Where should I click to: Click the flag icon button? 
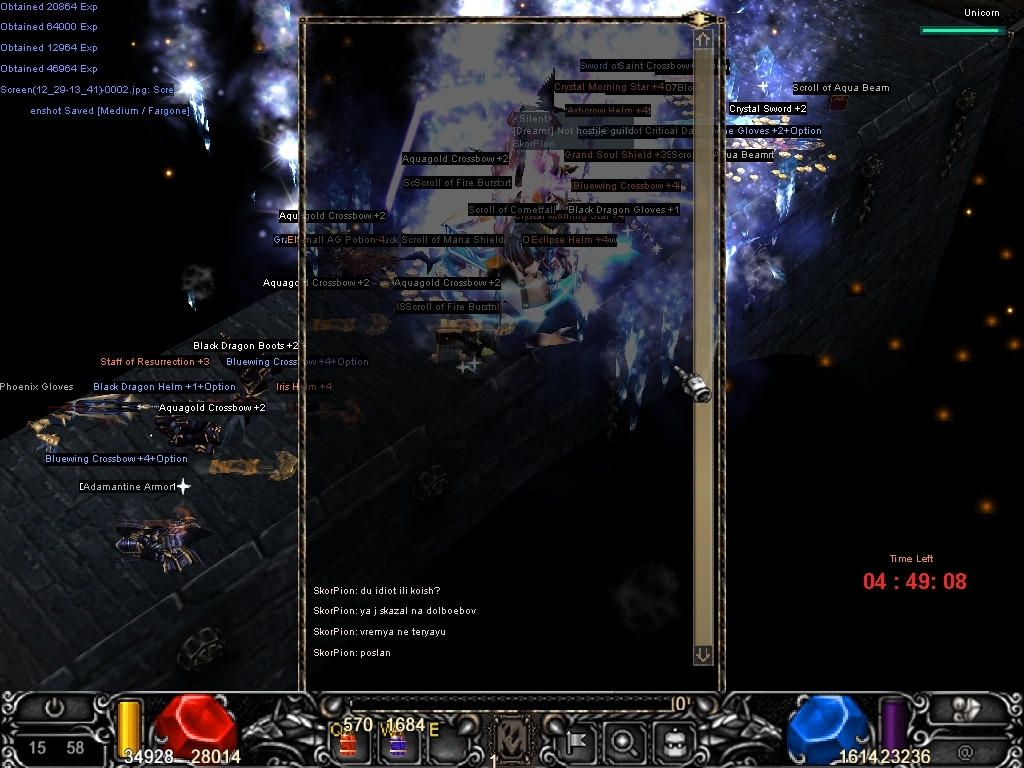pyautogui.click(x=578, y=741)
